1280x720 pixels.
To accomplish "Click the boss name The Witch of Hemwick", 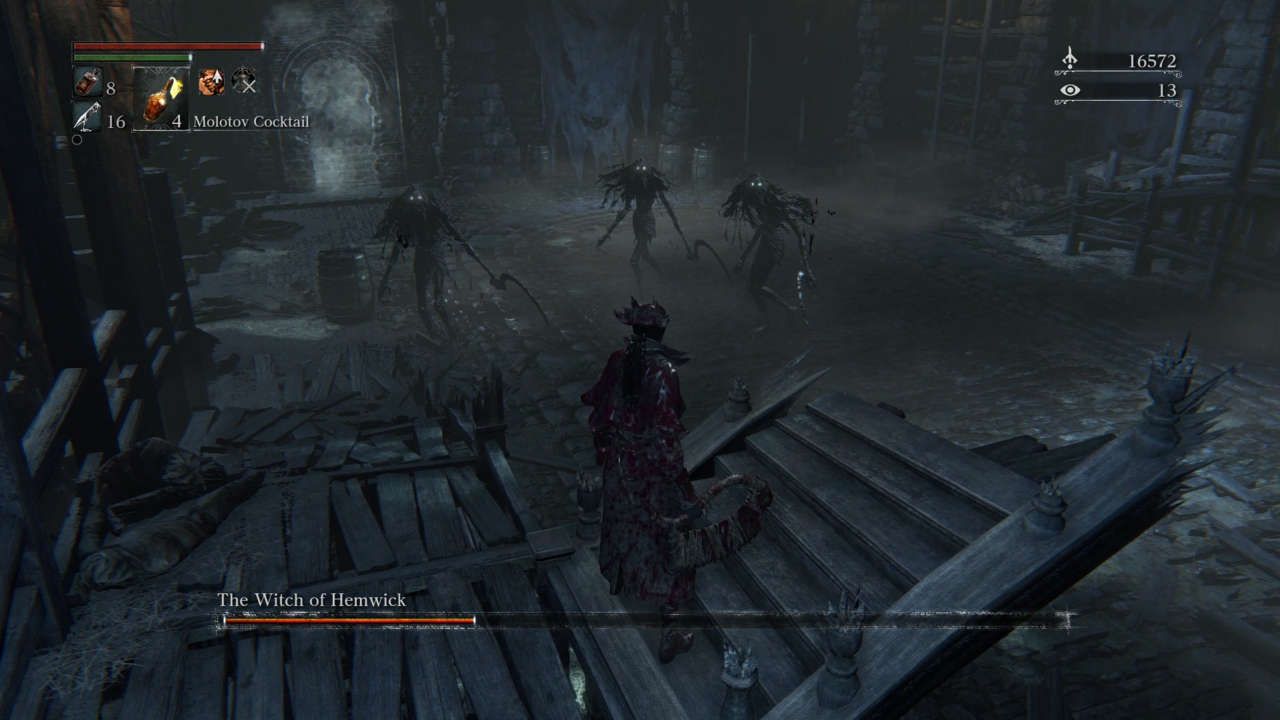I will pyautogui.click(x=311, y=597).
